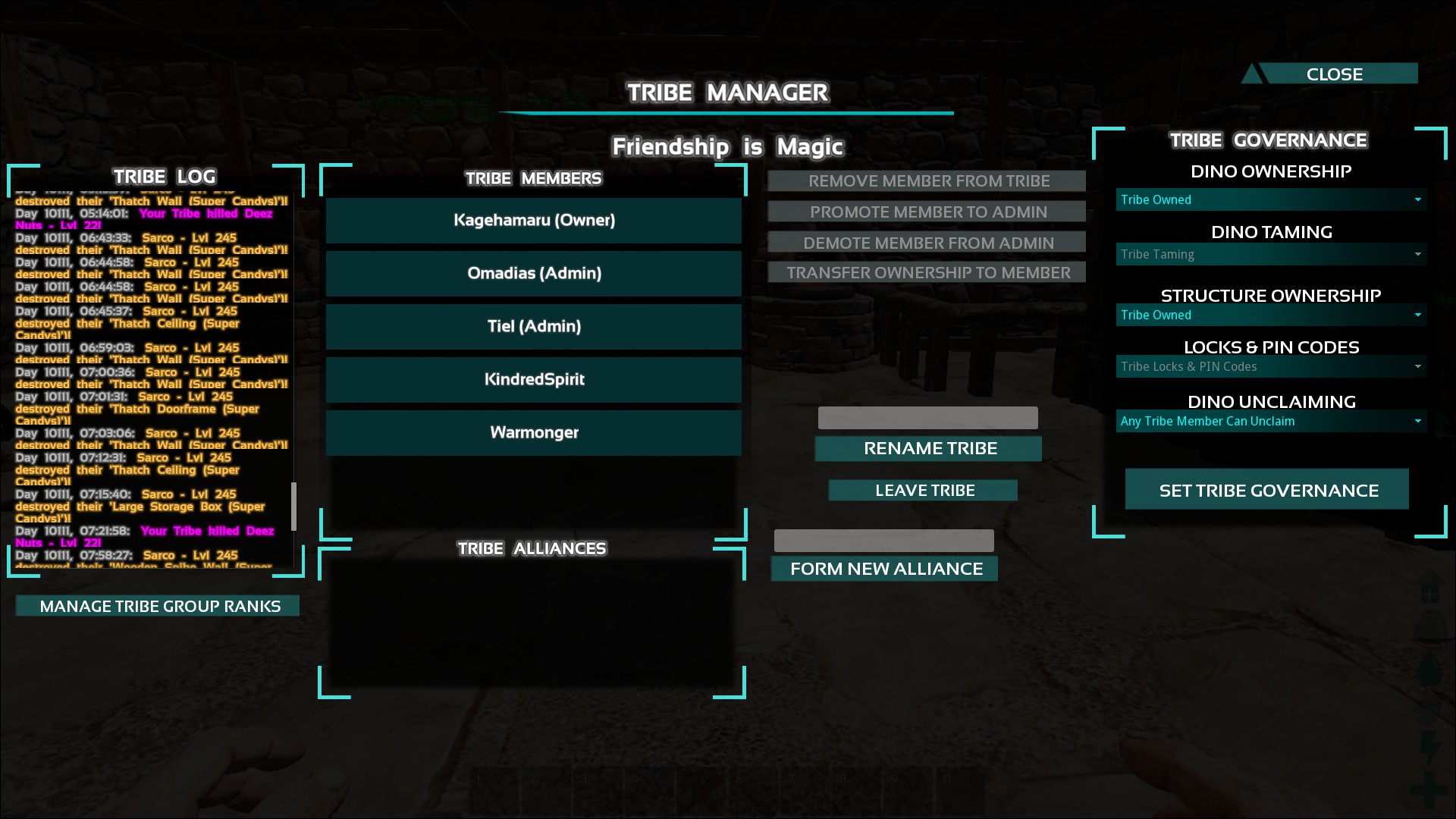Focus the tribe rename text field

(927, 418)
